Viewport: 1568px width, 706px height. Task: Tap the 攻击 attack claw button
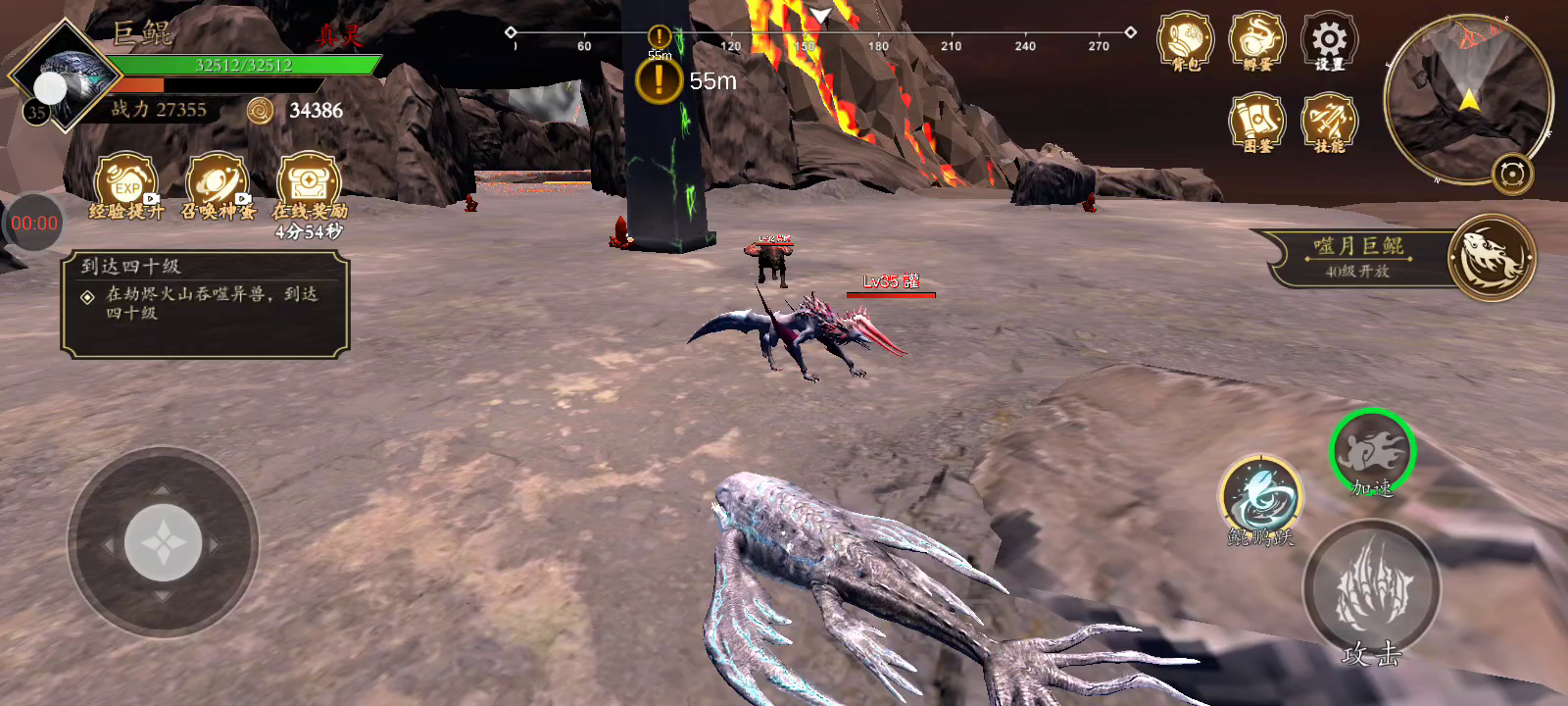coord(1371,588)
